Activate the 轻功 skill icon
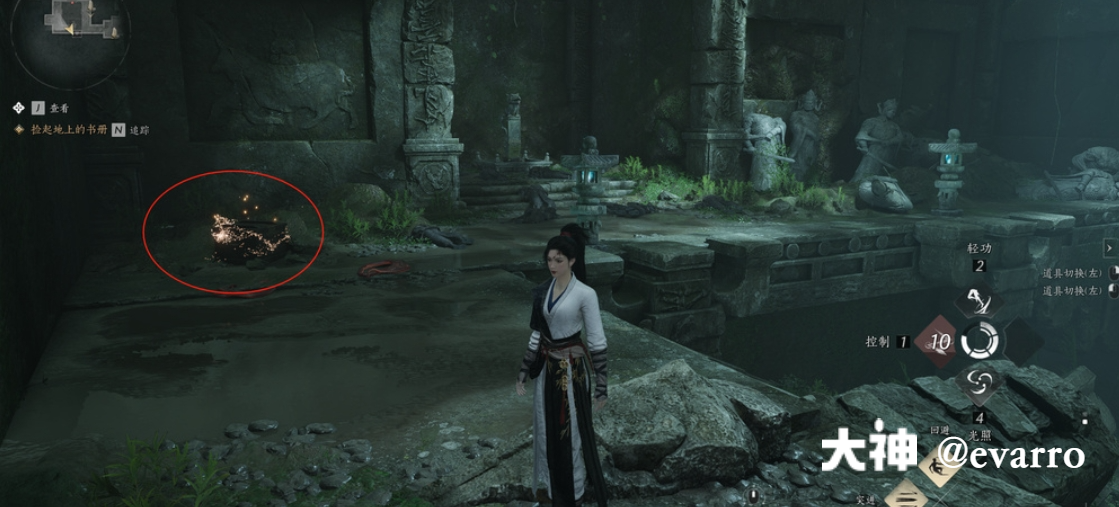Screen dimensions: 1119x507 point(977,301)
